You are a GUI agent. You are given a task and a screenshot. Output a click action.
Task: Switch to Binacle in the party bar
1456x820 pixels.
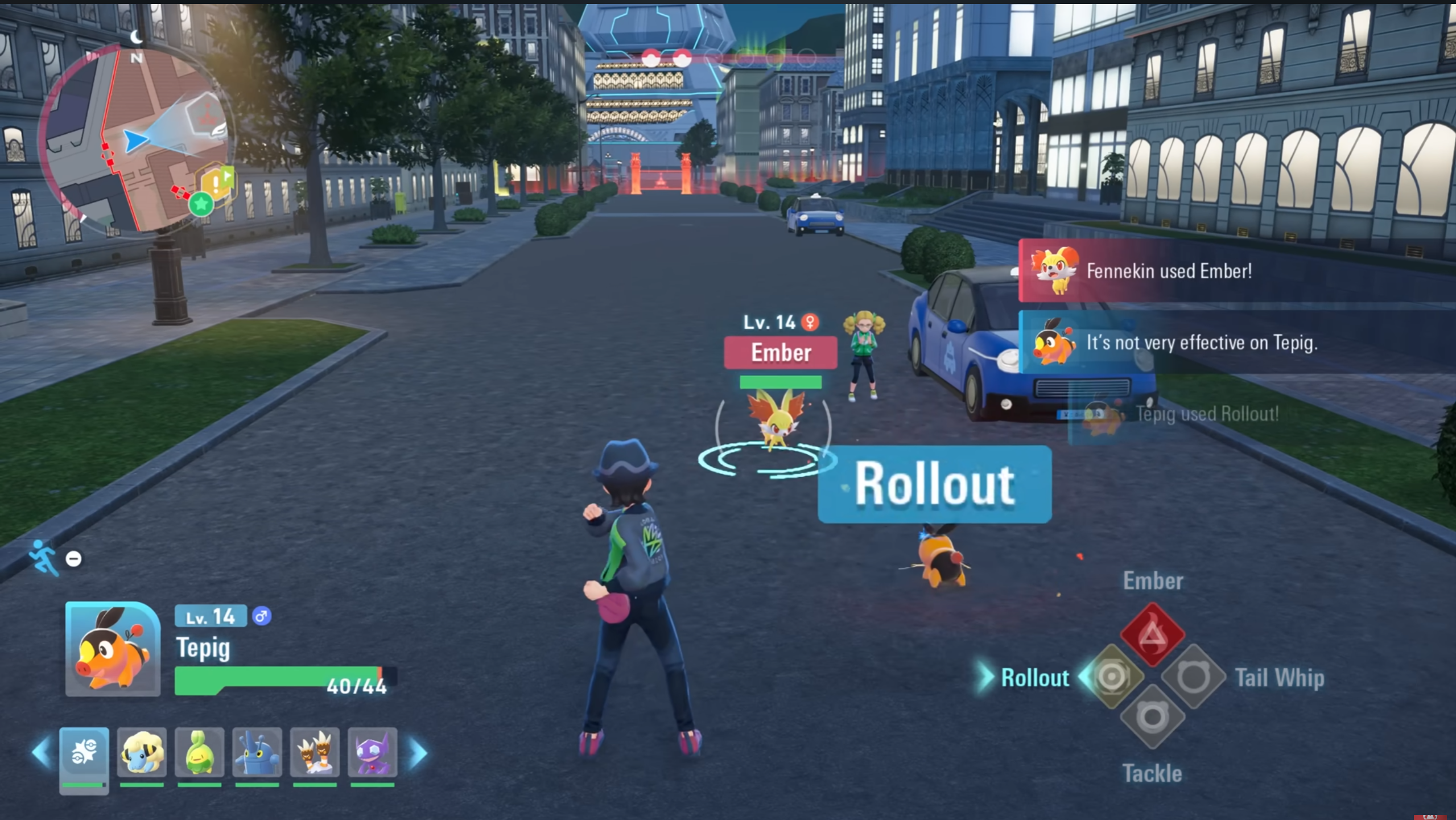(x=315, y=752)
